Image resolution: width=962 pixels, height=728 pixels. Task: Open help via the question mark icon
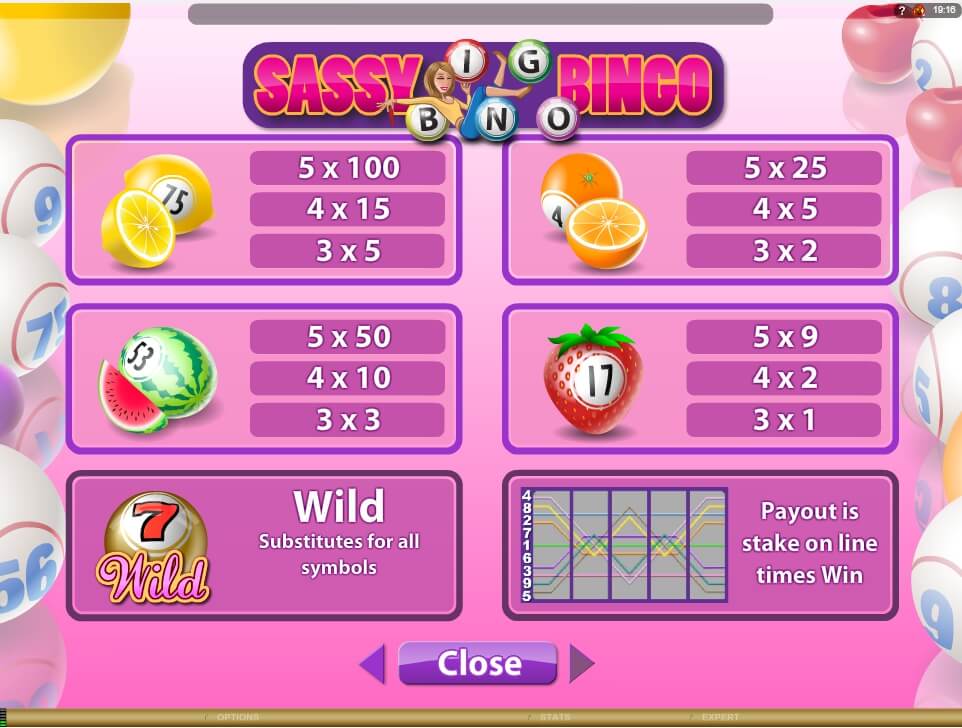901,9
